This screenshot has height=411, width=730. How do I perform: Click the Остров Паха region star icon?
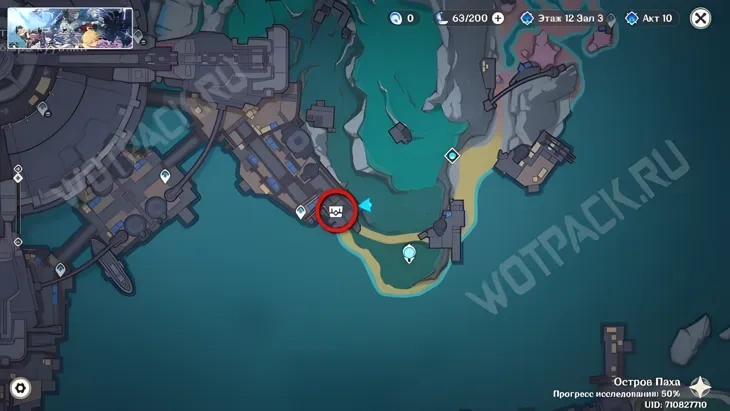[x=701, y=388]
